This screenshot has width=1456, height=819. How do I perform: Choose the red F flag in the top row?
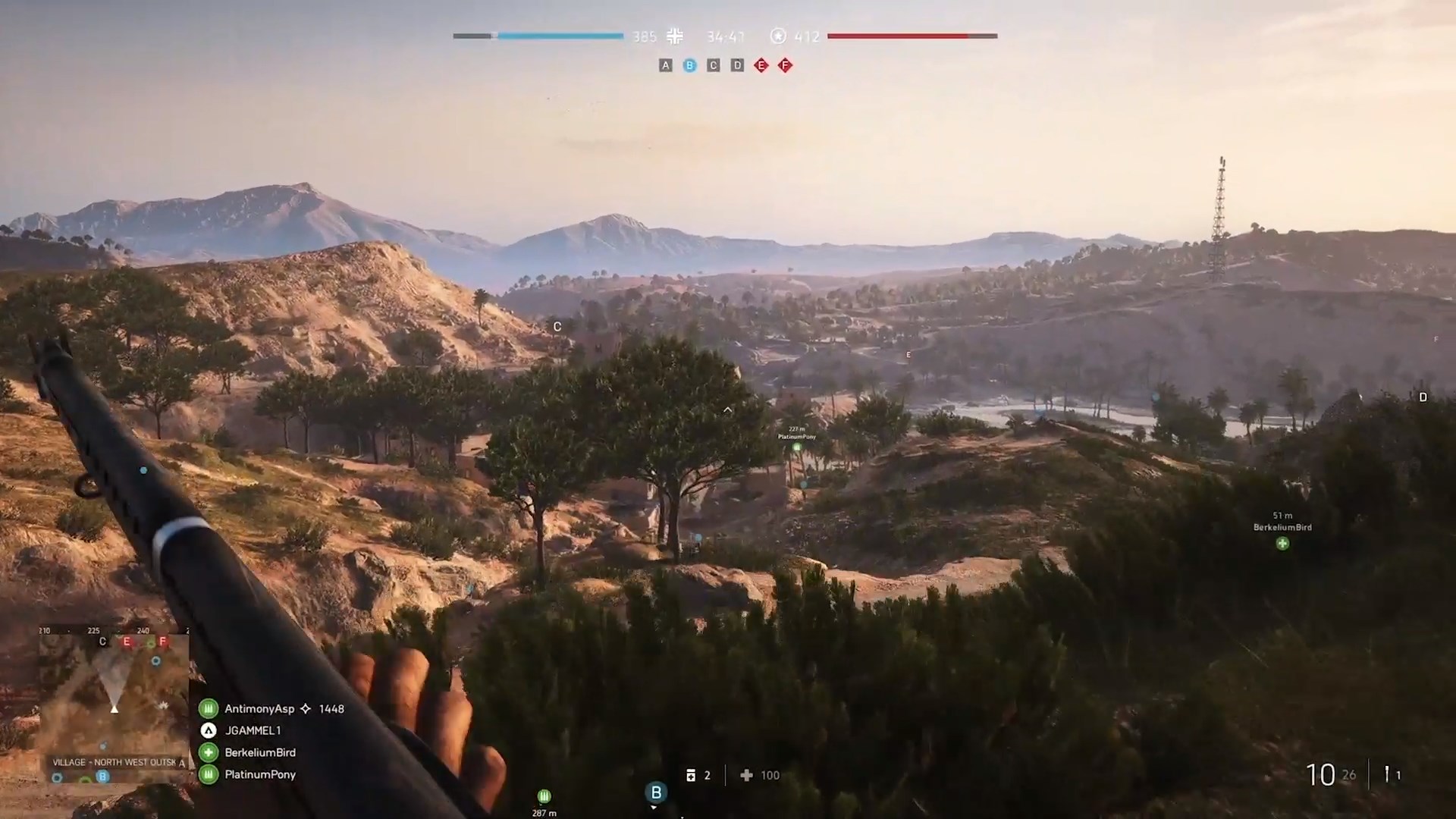[785, 66]
